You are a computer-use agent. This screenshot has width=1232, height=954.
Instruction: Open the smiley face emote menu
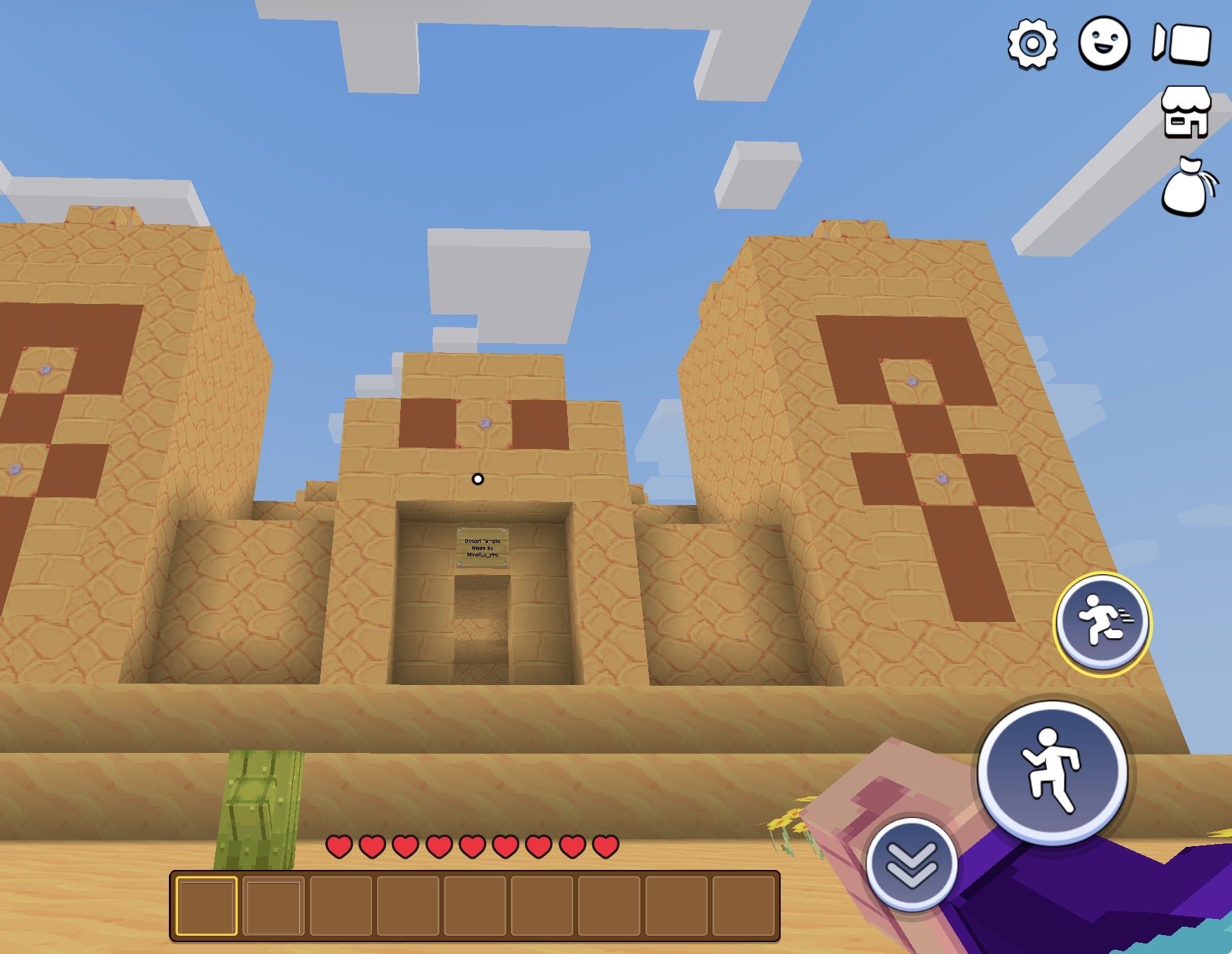click(1104, 43)
